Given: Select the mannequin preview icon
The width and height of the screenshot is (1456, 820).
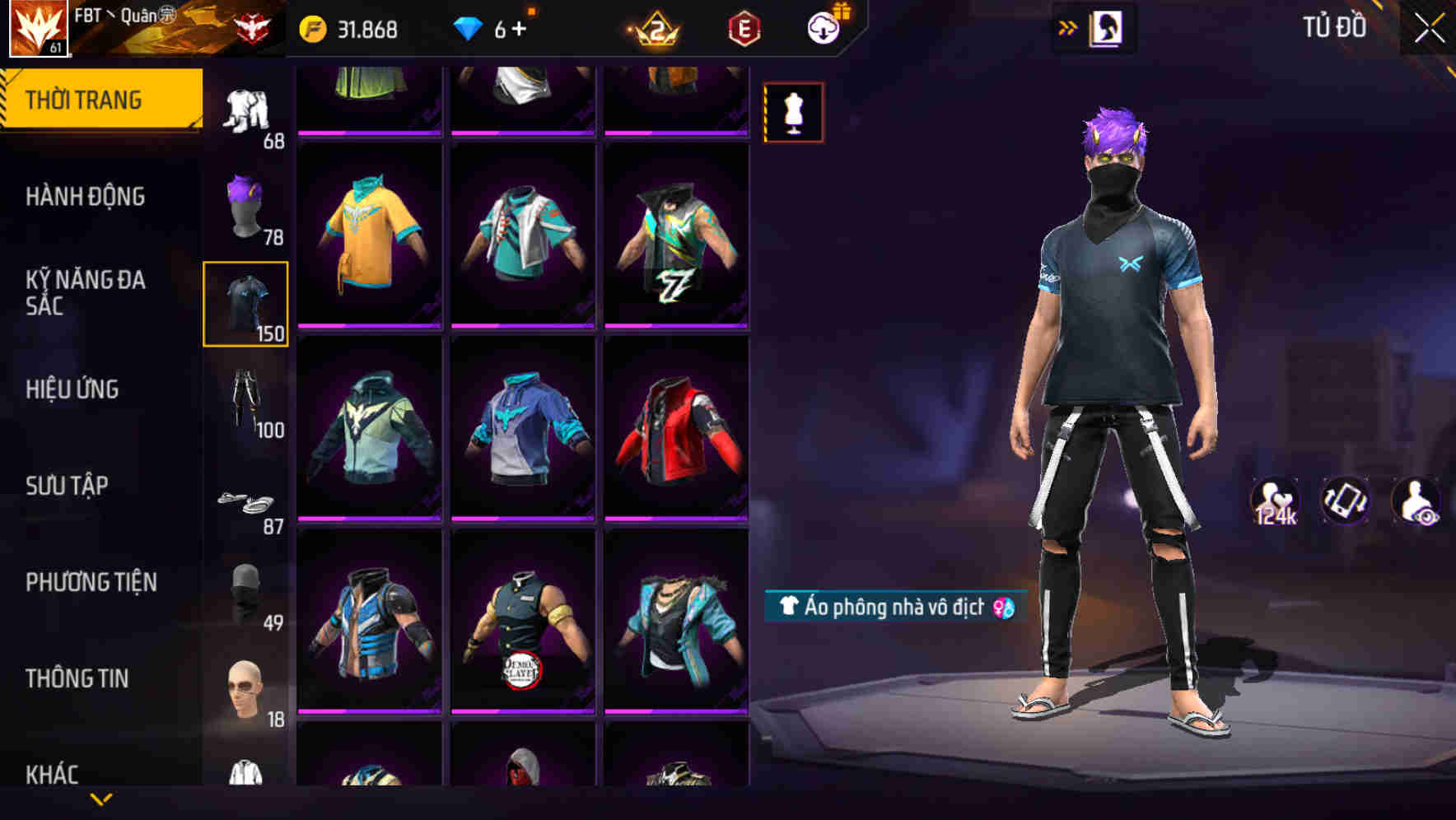Looking at the screenshot, I should click(x=792, y=112).
